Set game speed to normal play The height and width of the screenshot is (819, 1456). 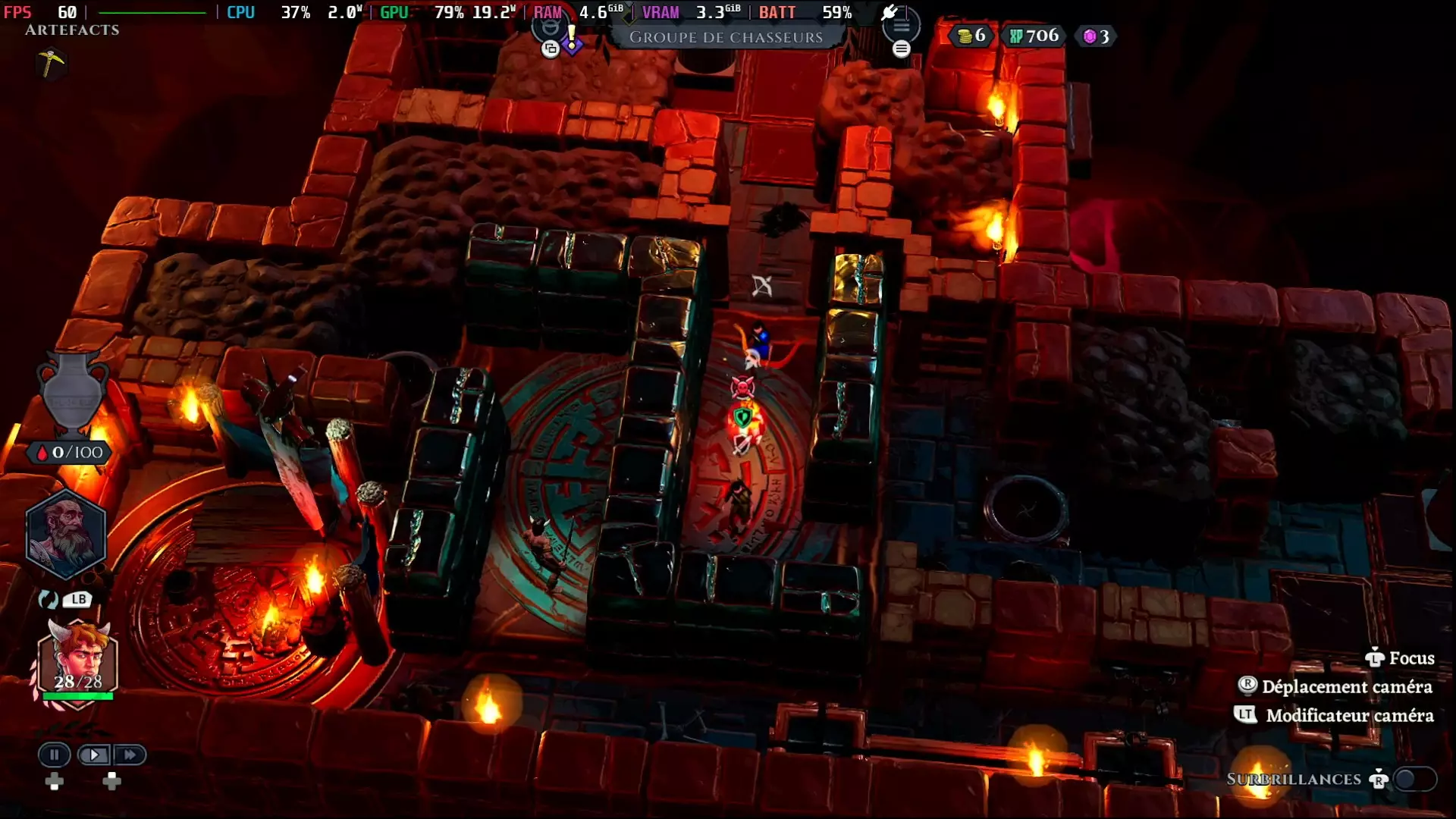[x=94, y=755]
